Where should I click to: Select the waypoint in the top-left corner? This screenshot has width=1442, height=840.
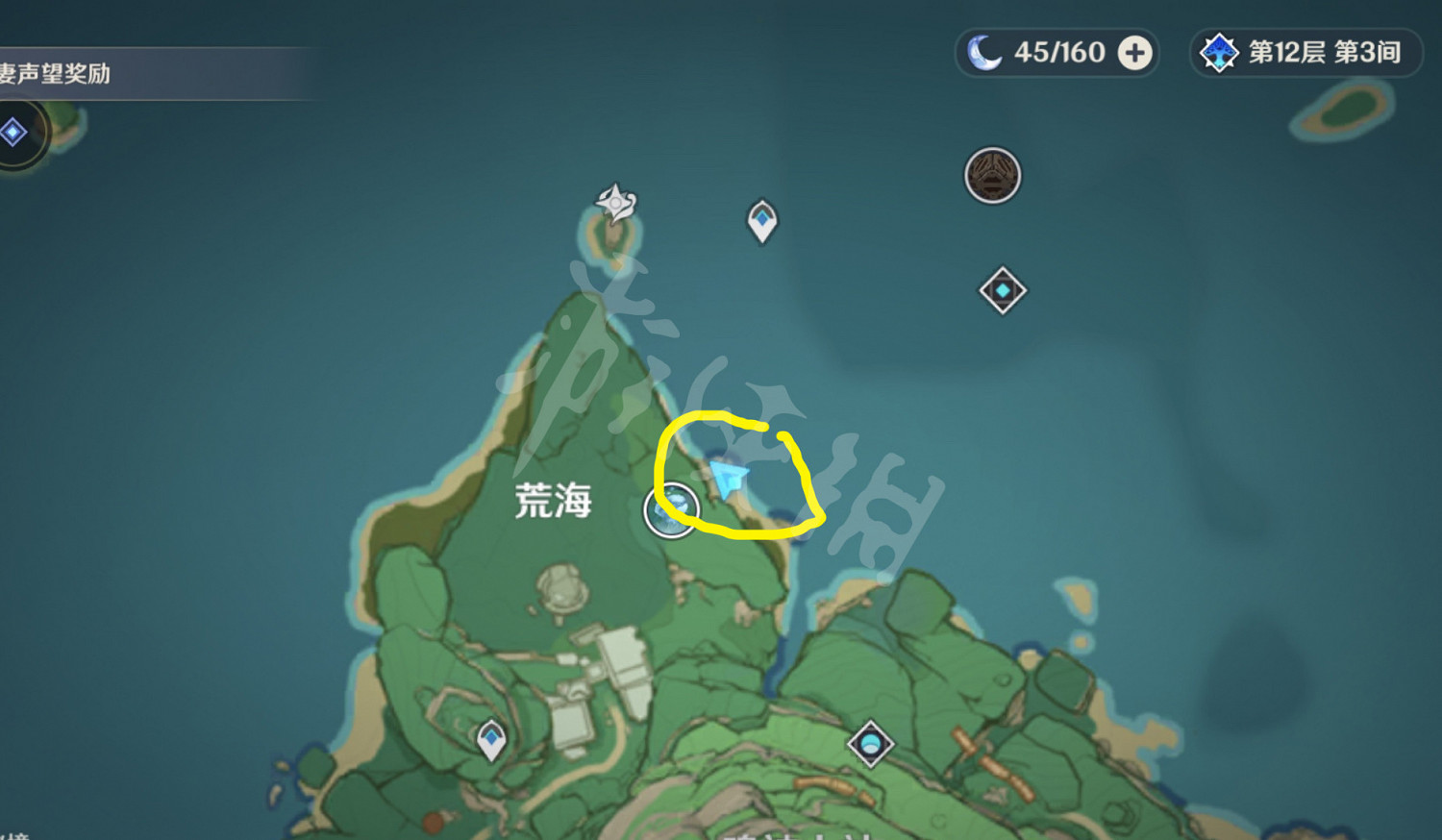click(x=12, y=132)
